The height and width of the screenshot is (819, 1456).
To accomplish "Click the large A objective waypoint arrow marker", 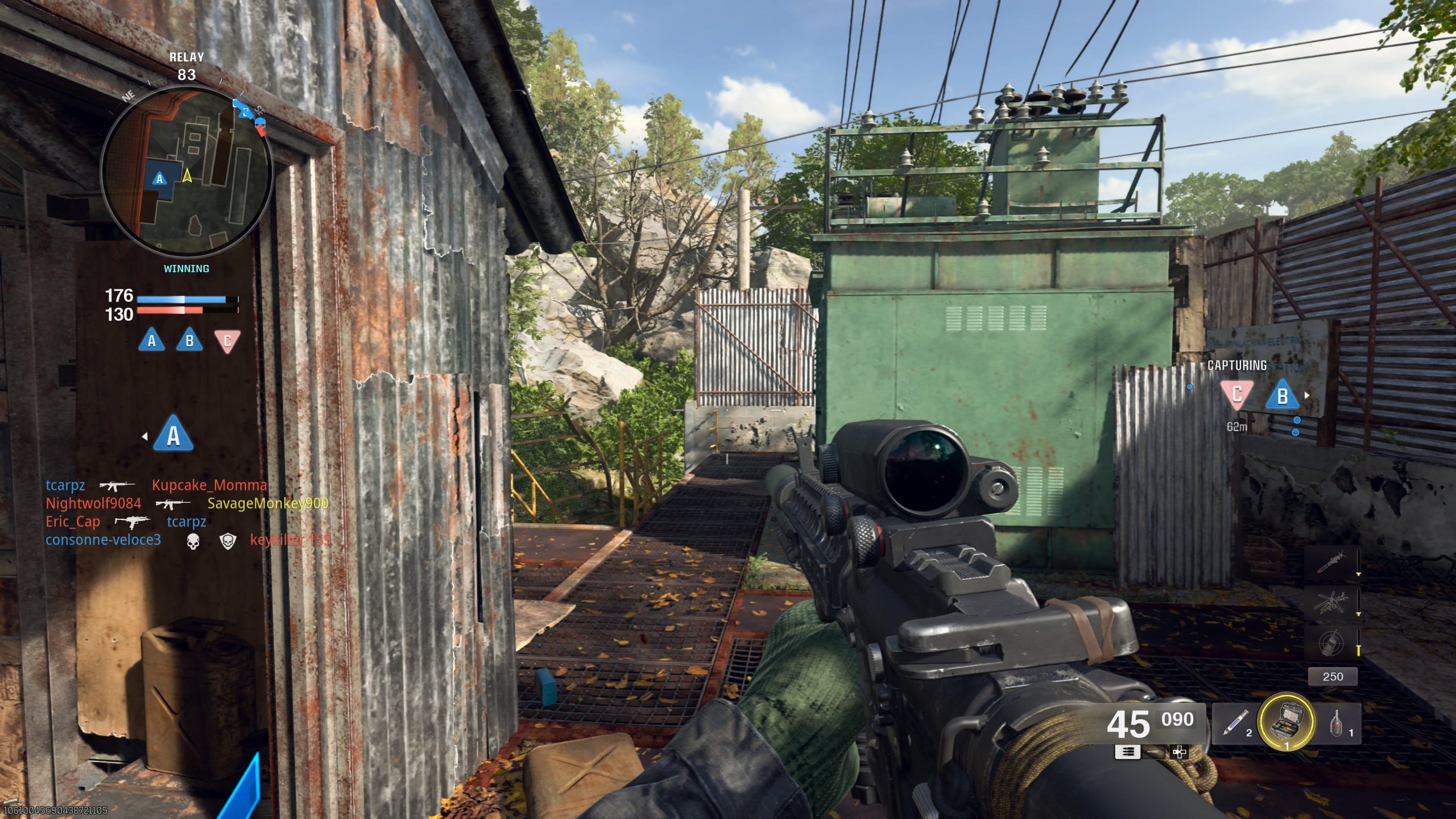I will coord(173,435).
